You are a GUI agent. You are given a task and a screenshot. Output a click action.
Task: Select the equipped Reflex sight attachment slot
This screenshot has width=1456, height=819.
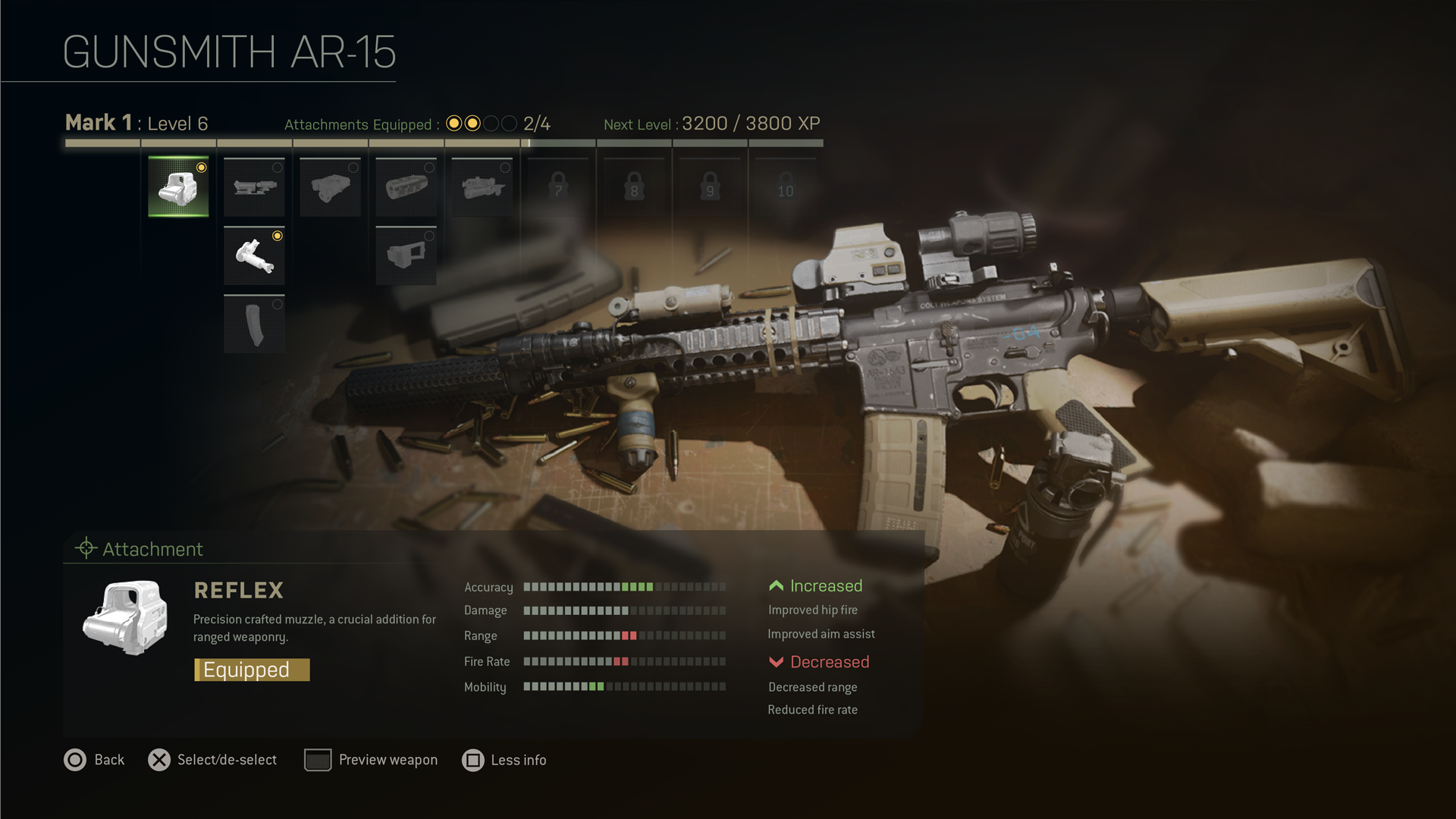click(x=178, y=187)
